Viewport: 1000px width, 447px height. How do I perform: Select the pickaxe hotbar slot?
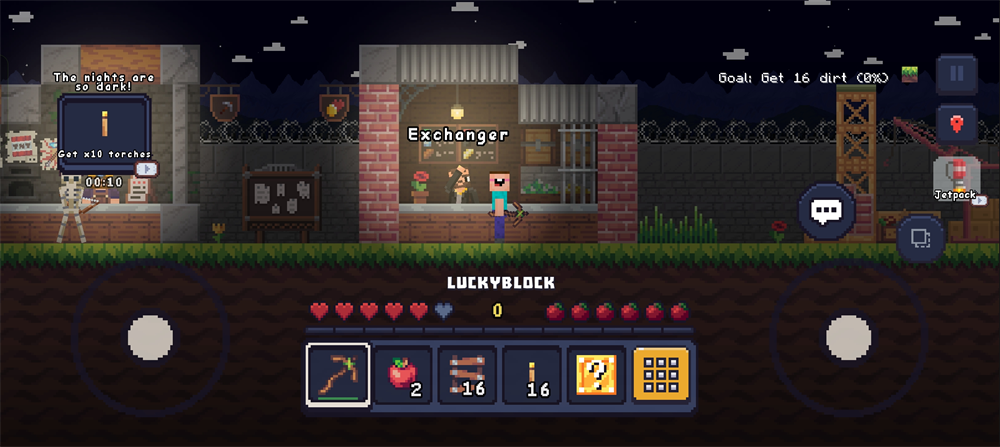(338, 376)
